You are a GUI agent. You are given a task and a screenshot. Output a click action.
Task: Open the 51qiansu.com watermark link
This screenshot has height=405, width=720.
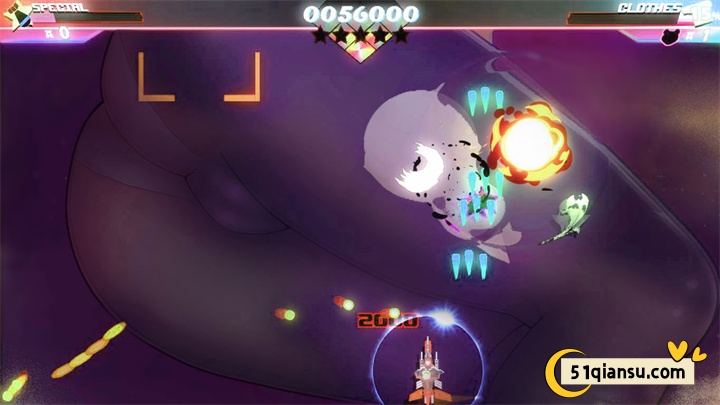click(630, 373)
